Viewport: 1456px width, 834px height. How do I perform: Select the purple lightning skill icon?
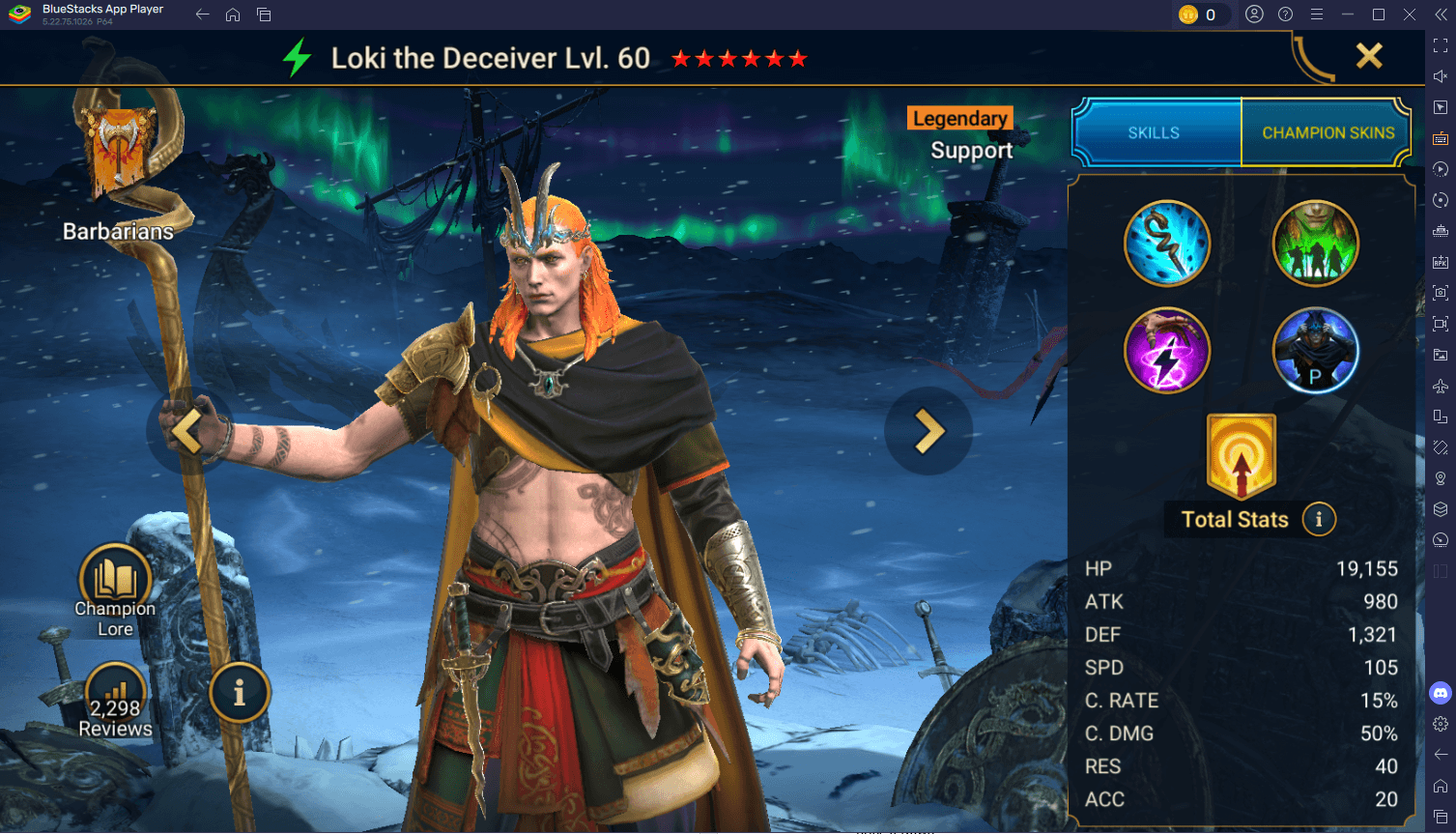(x=1167, y=350)
